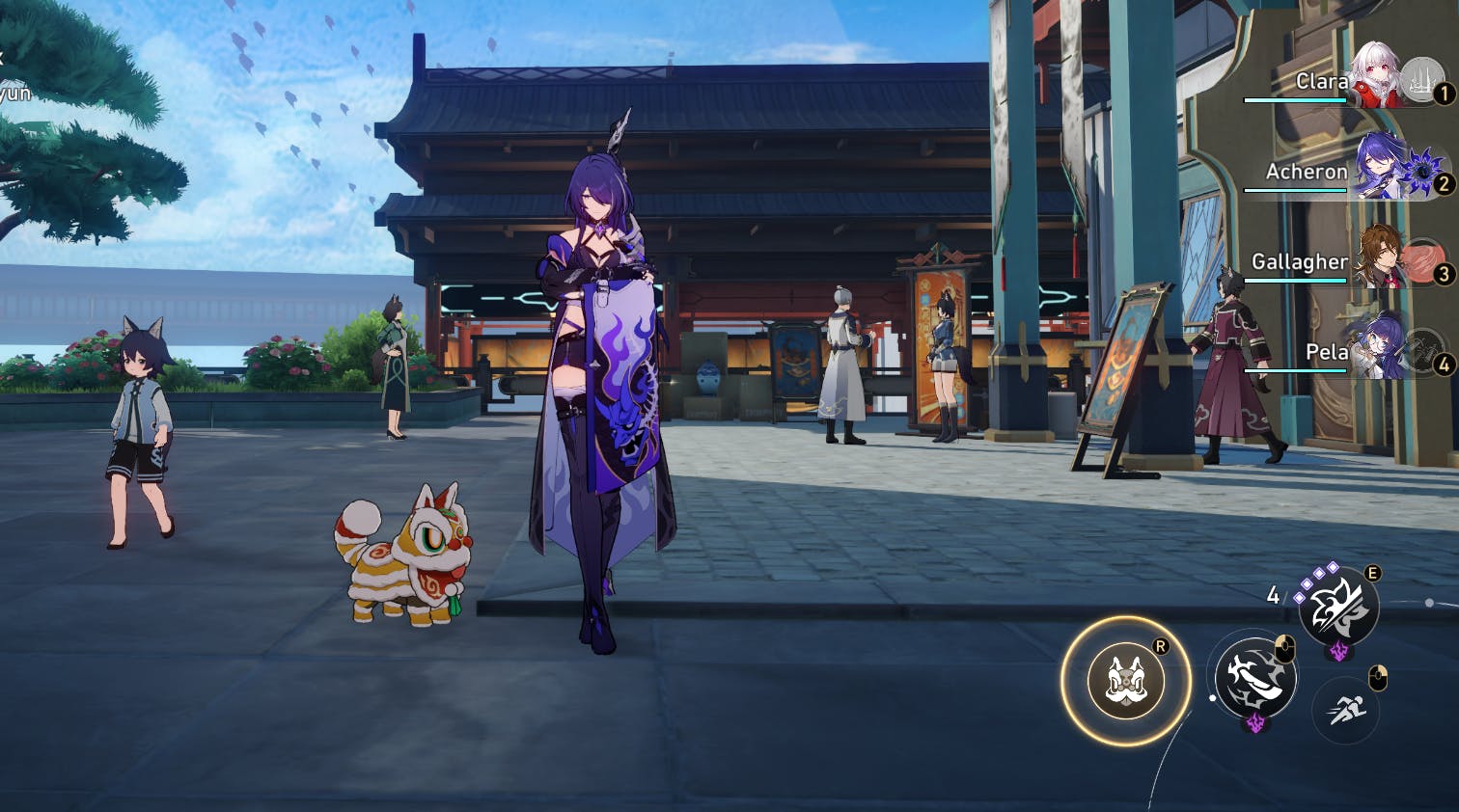Trigger the basic attack button
The height and width of the screenshot is (812, 1459).
[x=1254, y=677]
